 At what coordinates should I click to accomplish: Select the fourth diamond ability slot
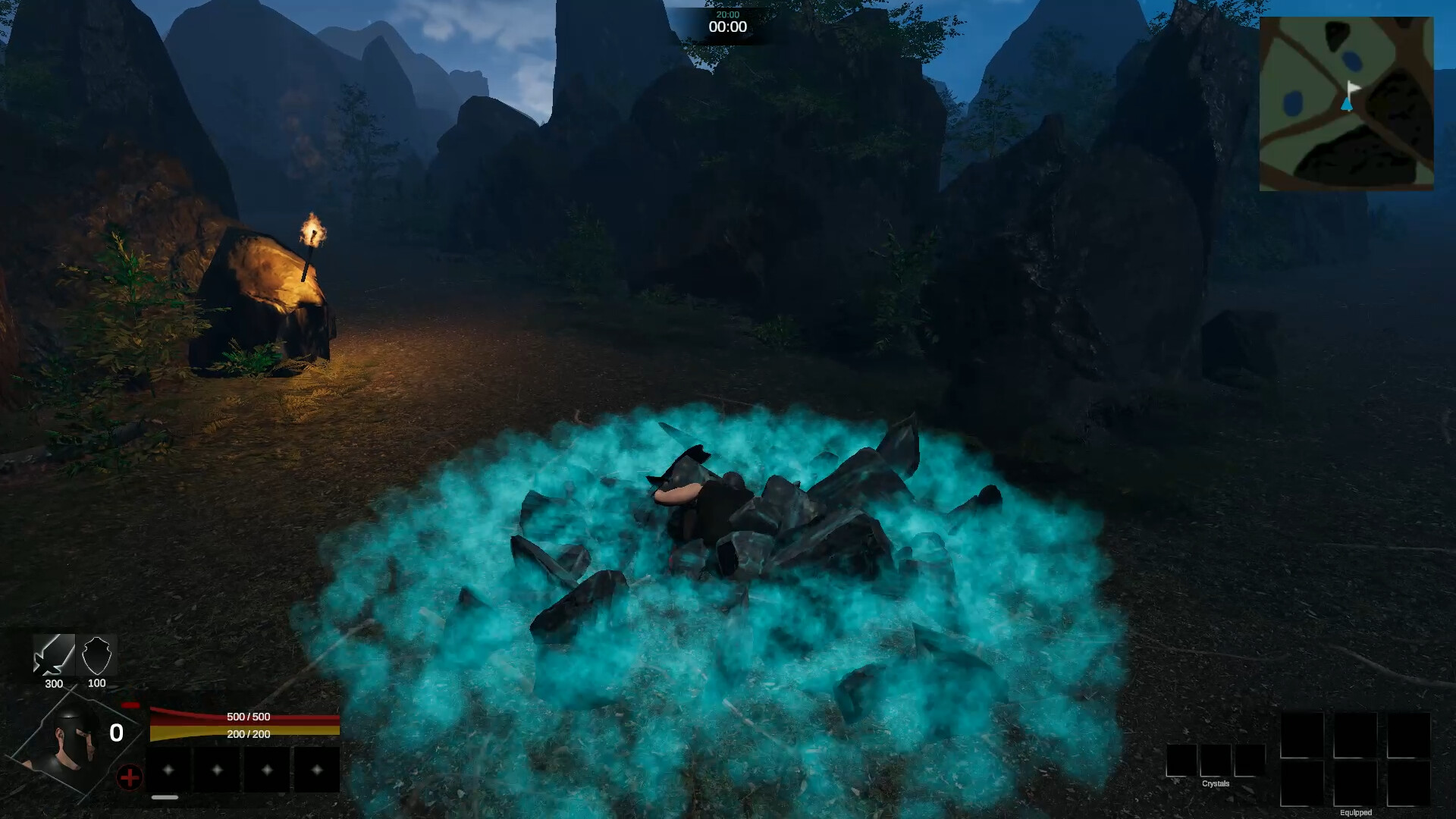315,770
